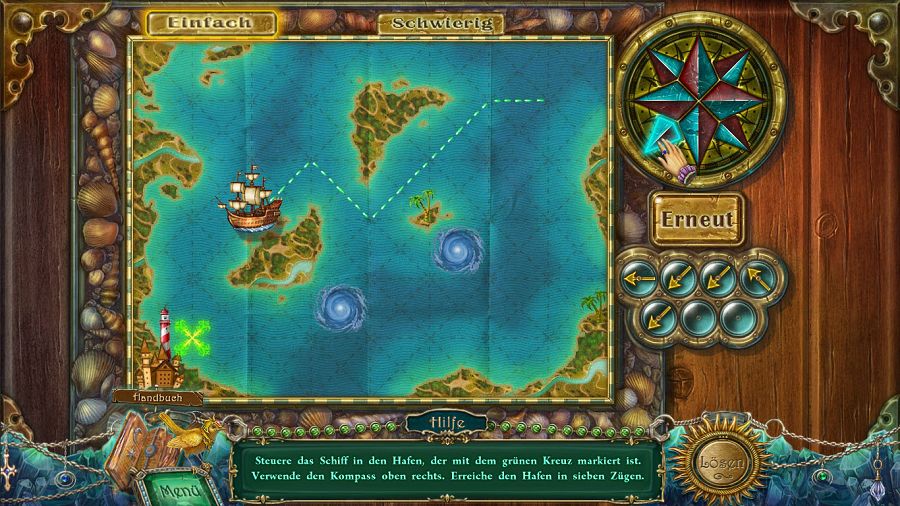Activate the Lösen sun button
Image resolution: width=900 pixels, height=506 pixels.
pos(720,462)
